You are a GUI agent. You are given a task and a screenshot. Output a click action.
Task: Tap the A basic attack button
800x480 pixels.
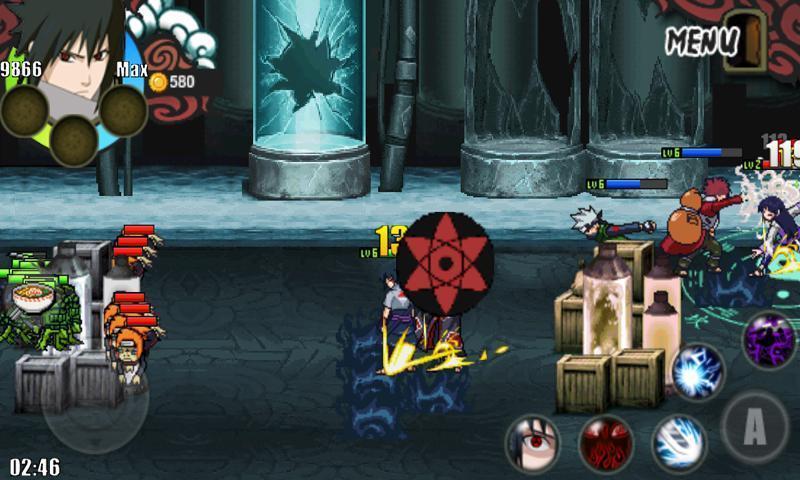(x=755, y=427)
